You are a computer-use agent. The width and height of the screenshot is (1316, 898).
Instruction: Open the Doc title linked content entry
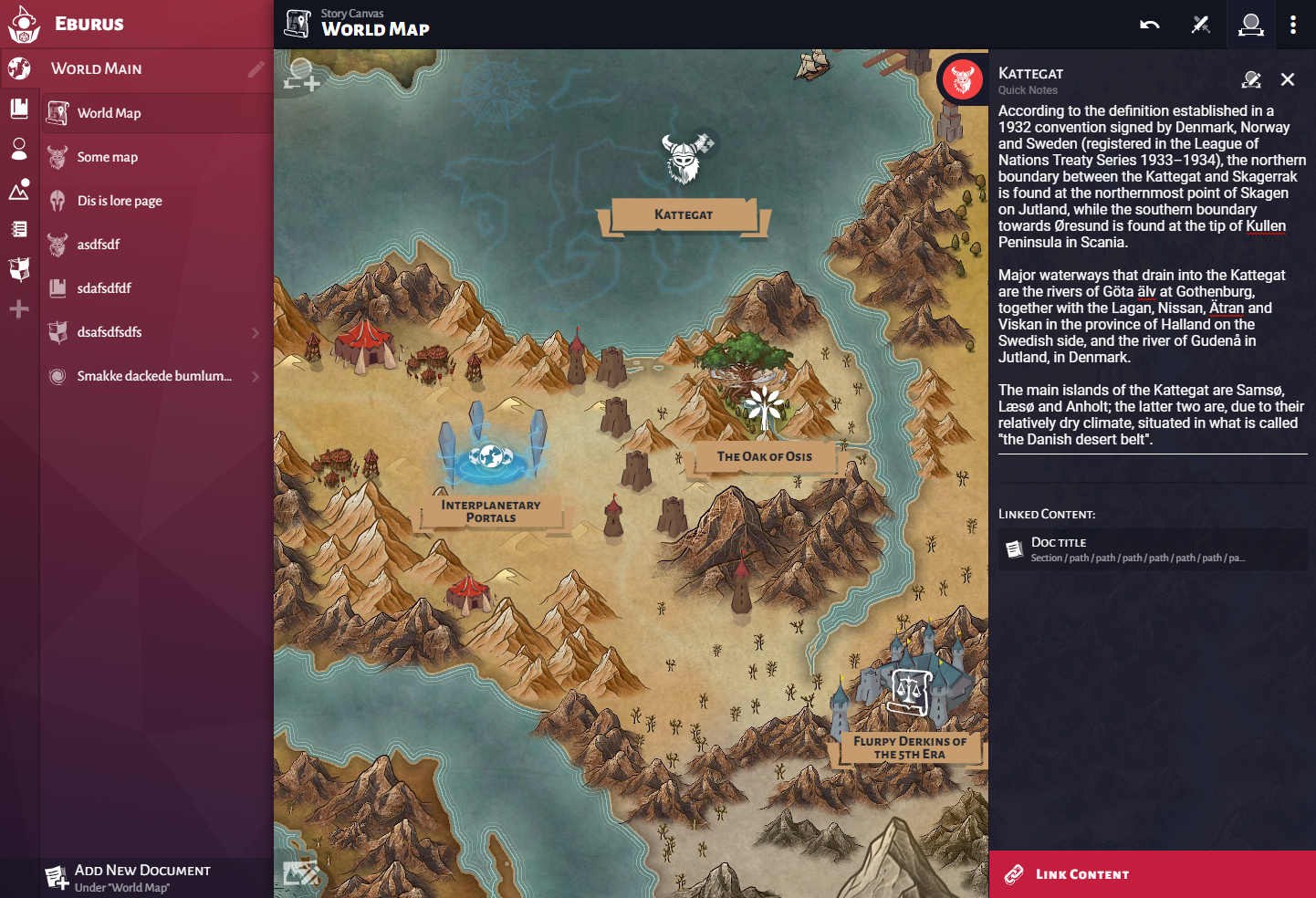[x=1152, y=548]
